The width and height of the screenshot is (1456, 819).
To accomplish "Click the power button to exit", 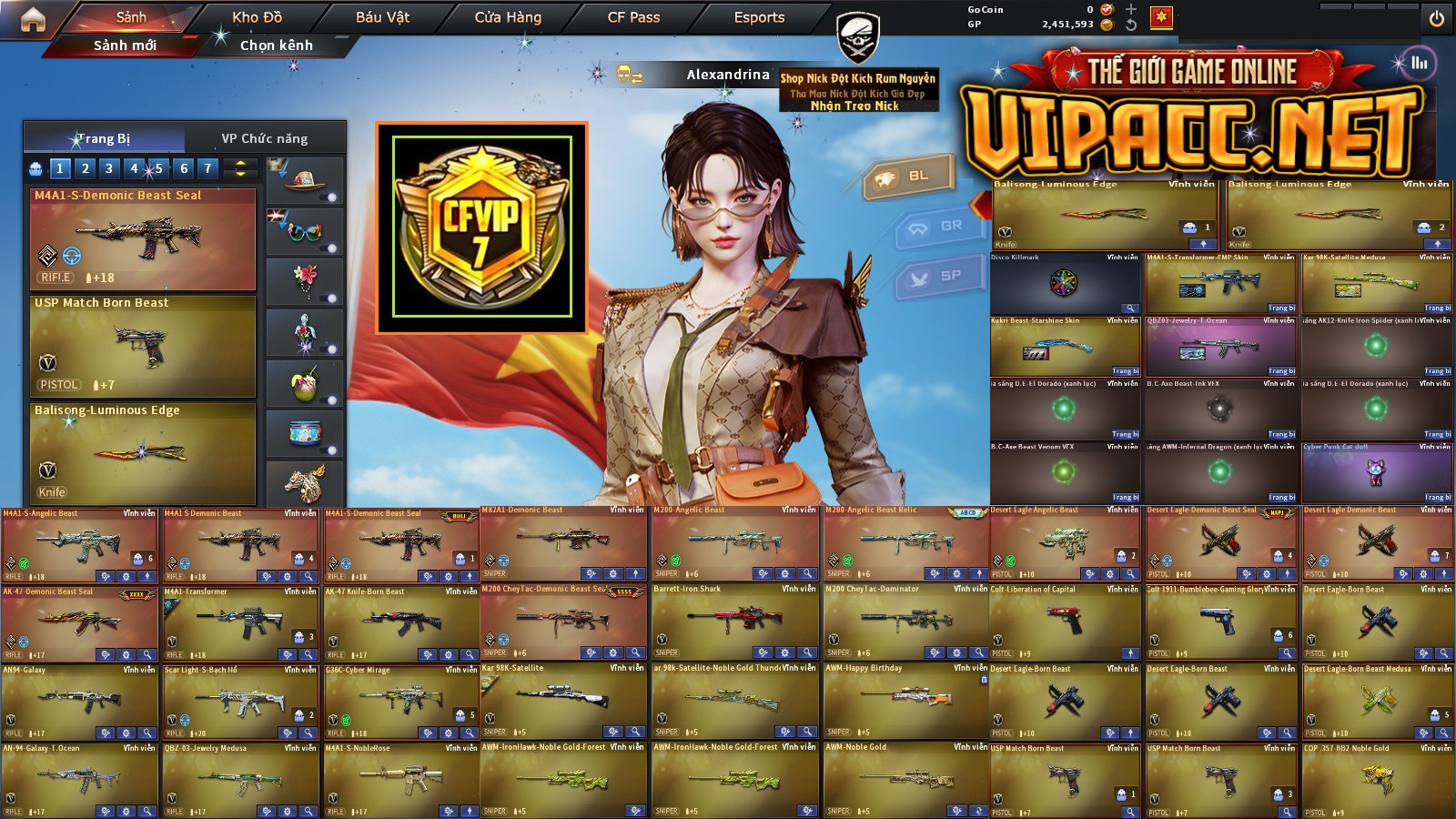I will (1436, 19).
